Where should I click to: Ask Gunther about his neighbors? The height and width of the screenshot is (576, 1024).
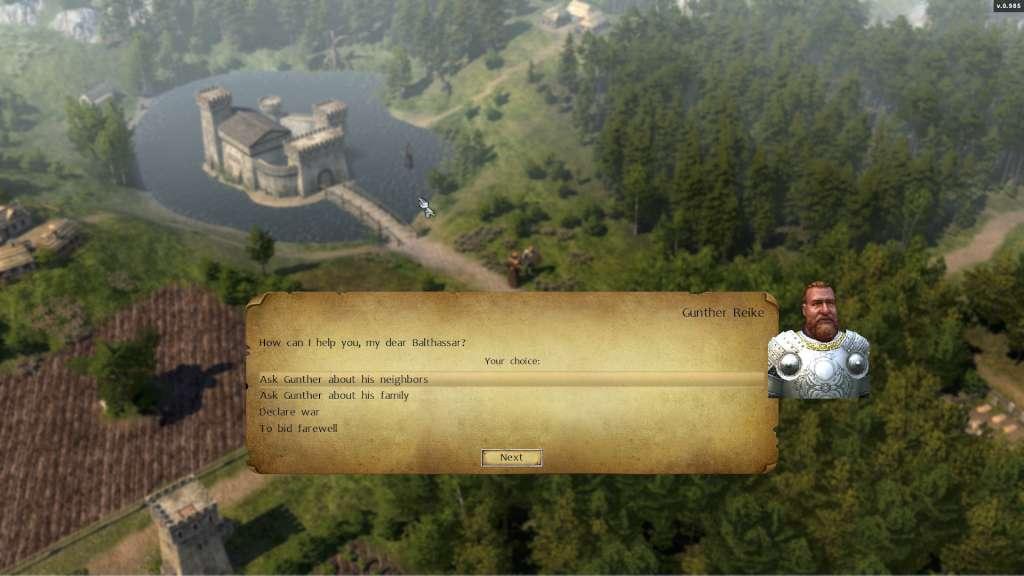(344, 380)
